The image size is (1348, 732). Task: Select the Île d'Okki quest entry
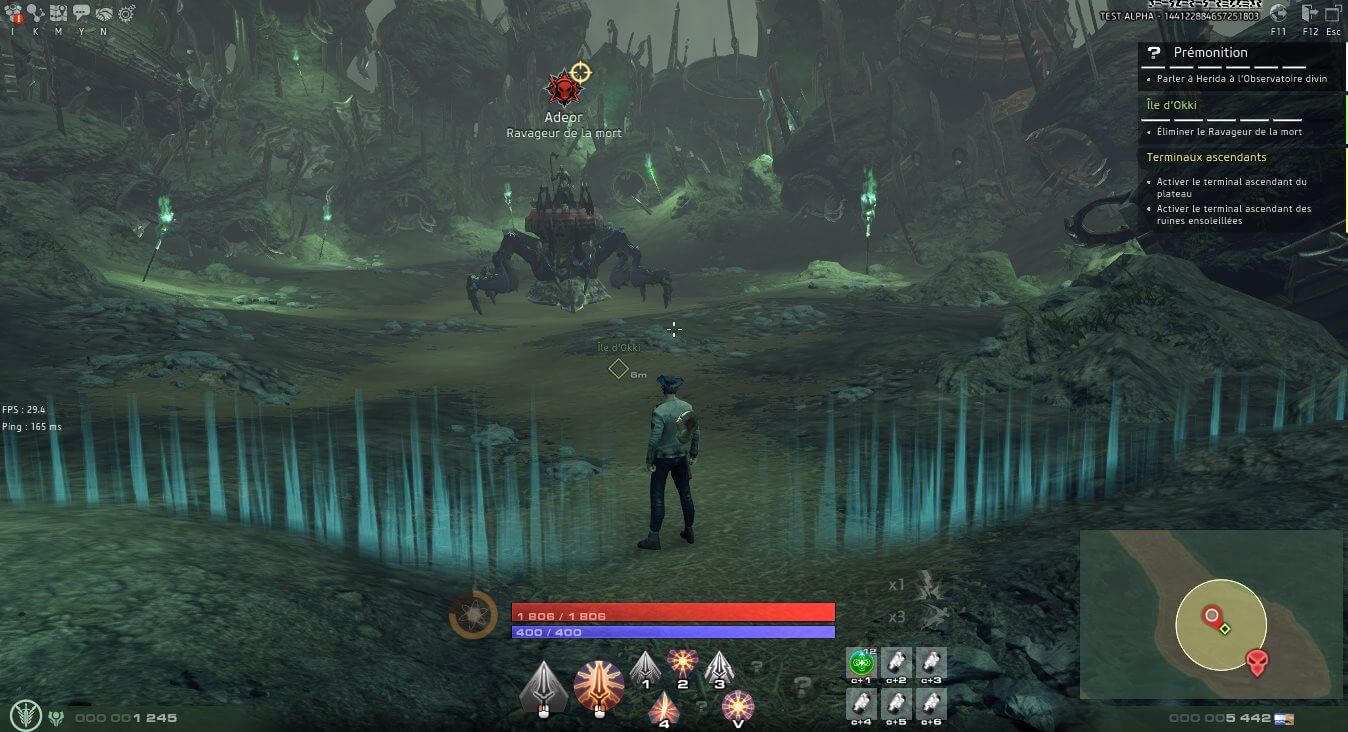1171,105
